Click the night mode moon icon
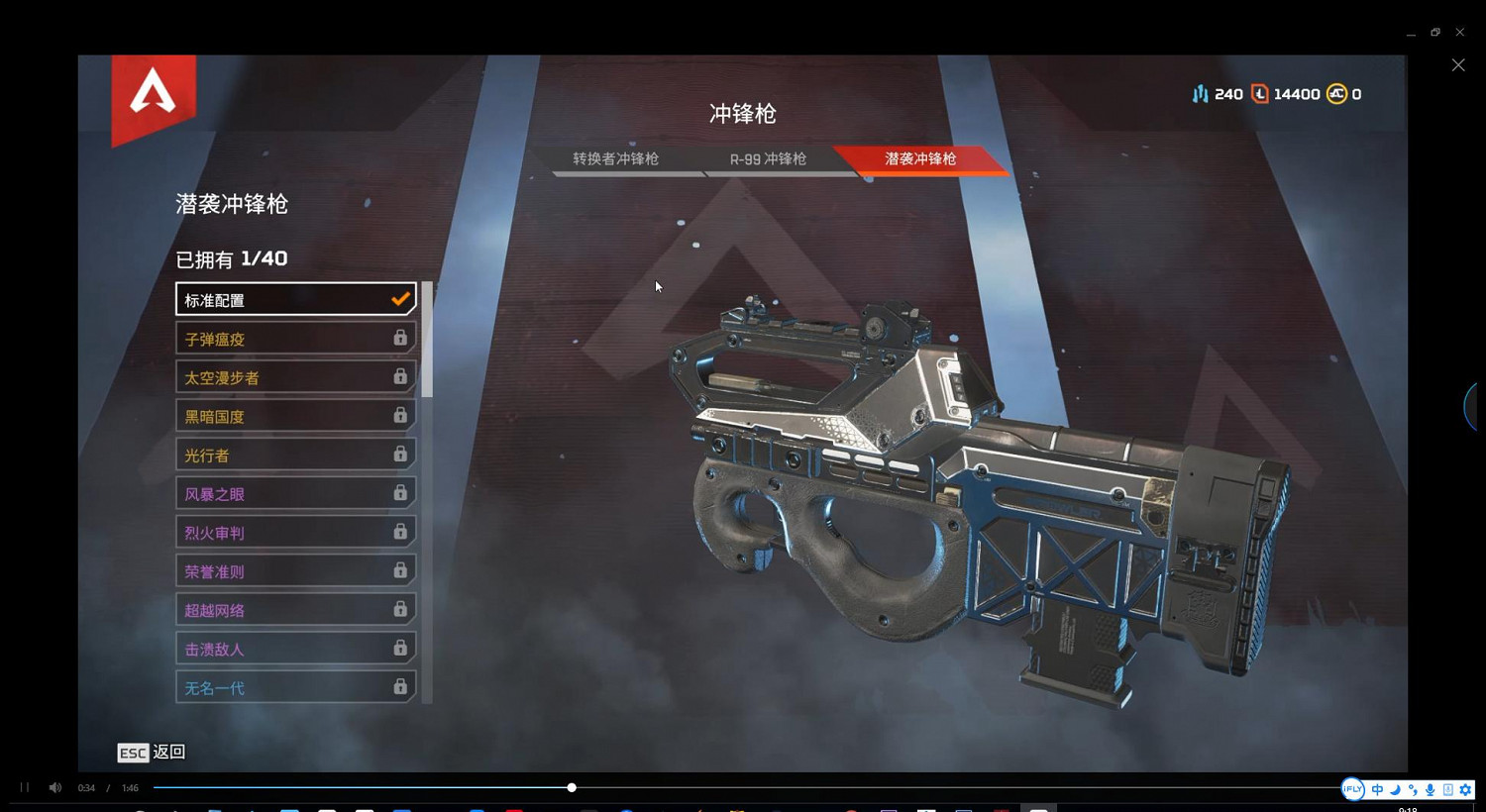The width and height of the screenshot is (1486, 812). point(1395,789)
